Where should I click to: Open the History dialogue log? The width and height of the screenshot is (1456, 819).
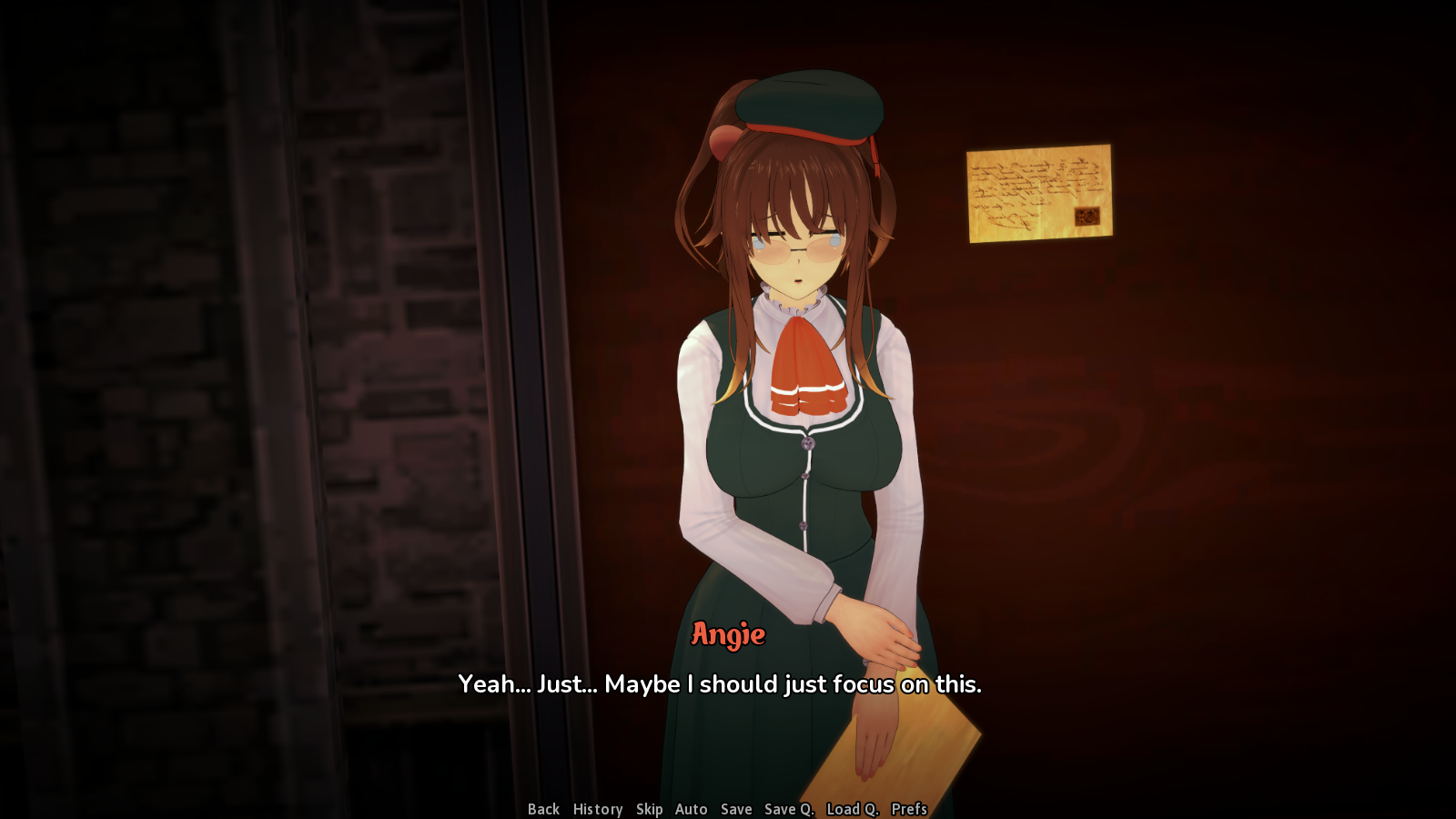597,809
